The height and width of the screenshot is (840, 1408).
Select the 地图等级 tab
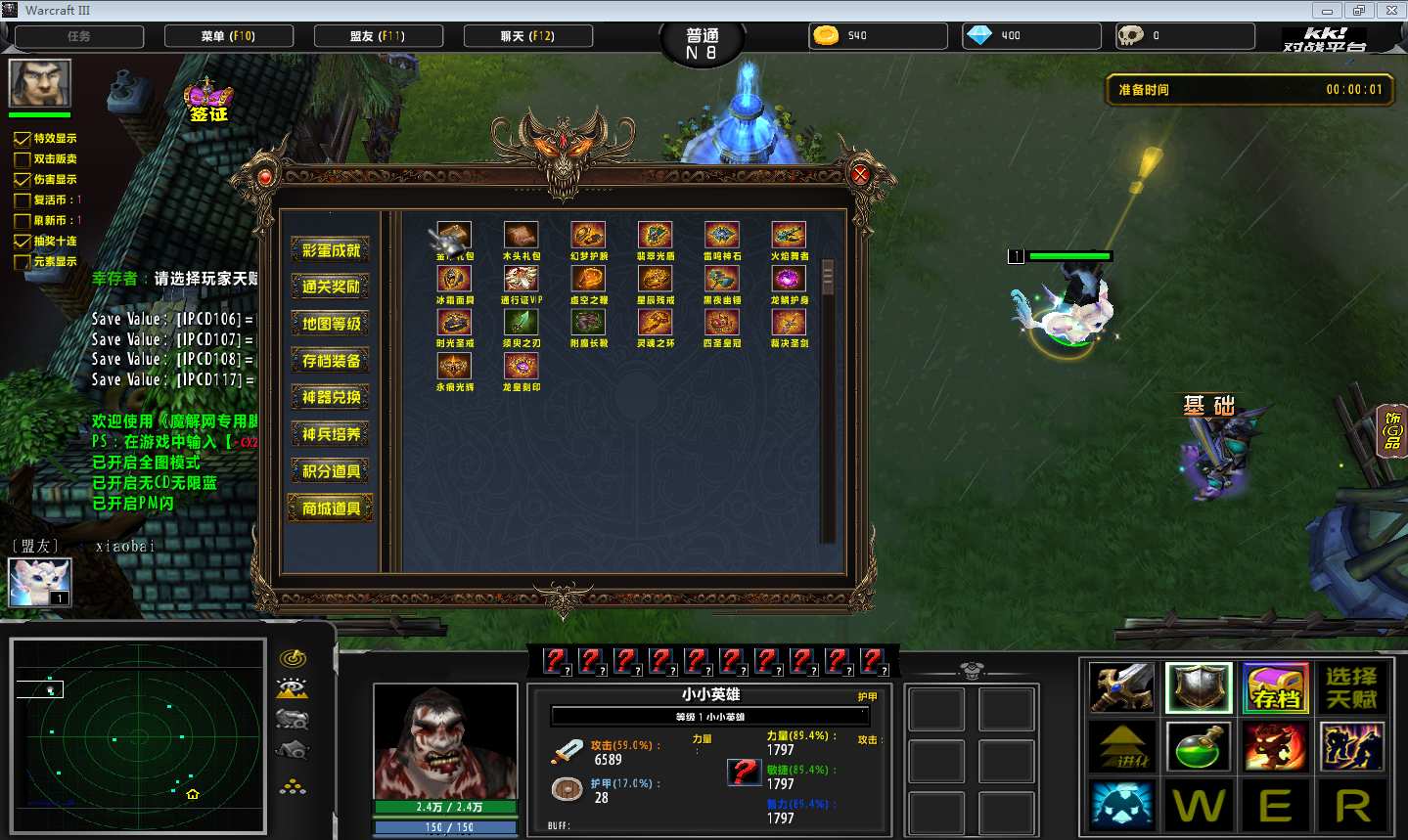(x=331, y=324)
